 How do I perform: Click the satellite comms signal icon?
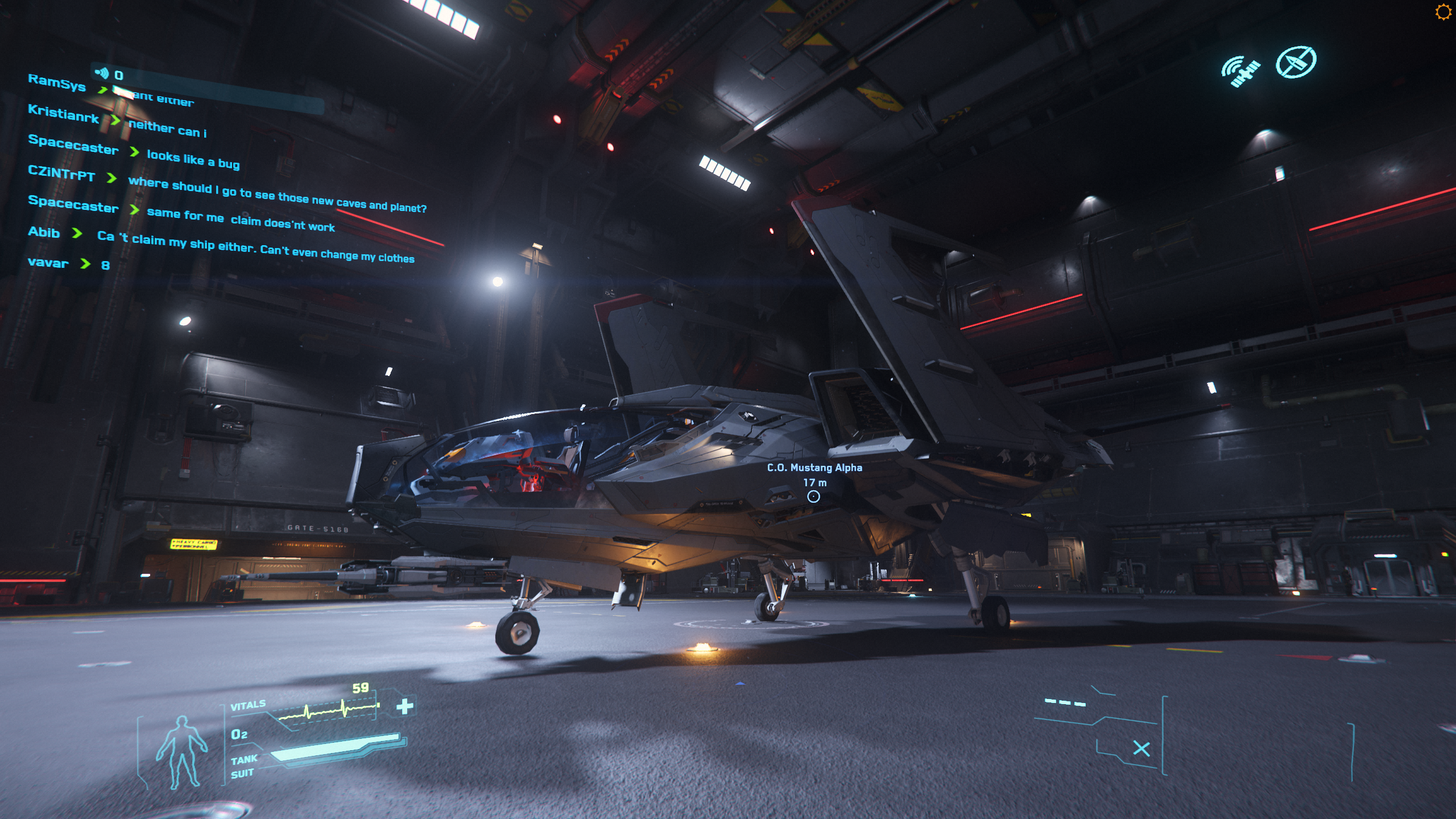pyautogui.click(x=1240, y=72)
